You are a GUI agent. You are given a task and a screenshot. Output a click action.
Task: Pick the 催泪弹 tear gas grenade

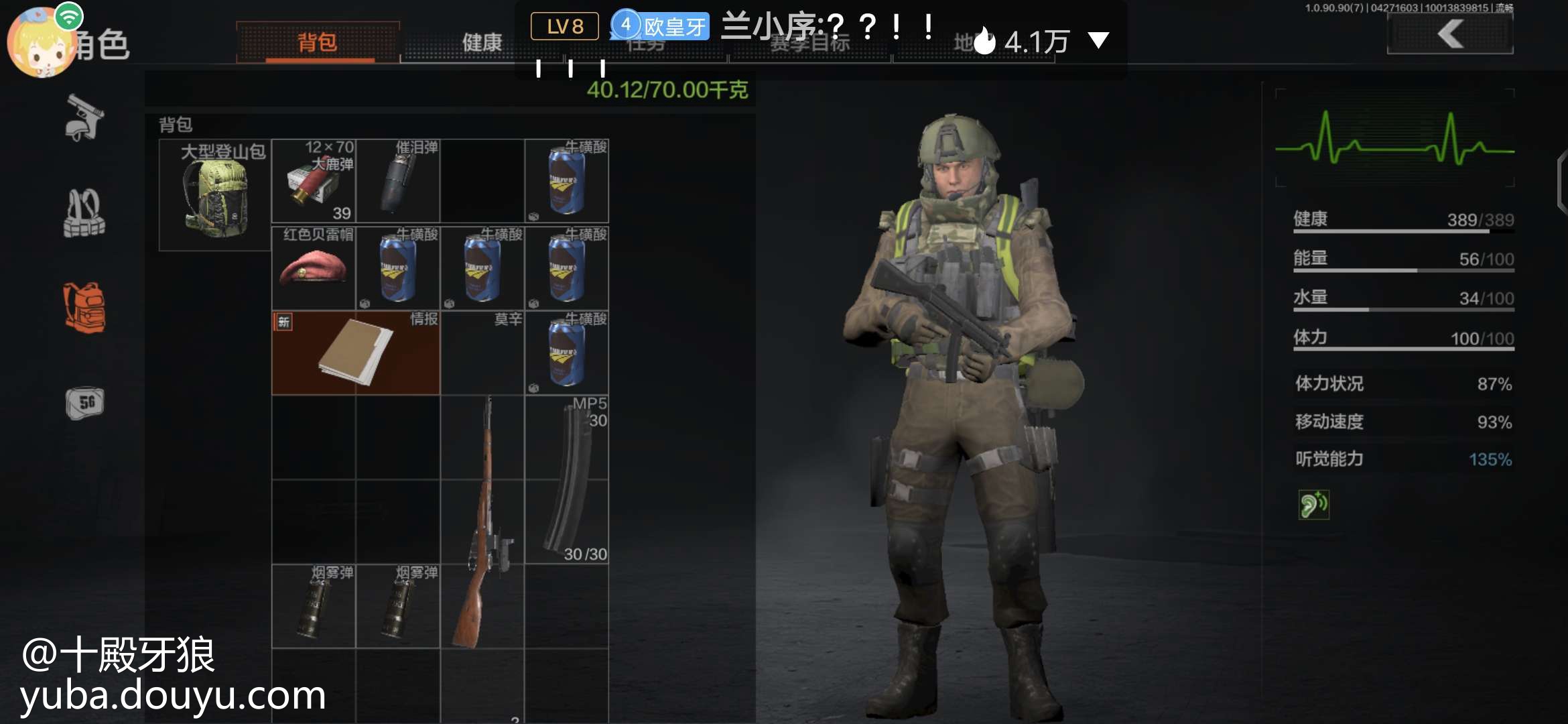point(398,181)
